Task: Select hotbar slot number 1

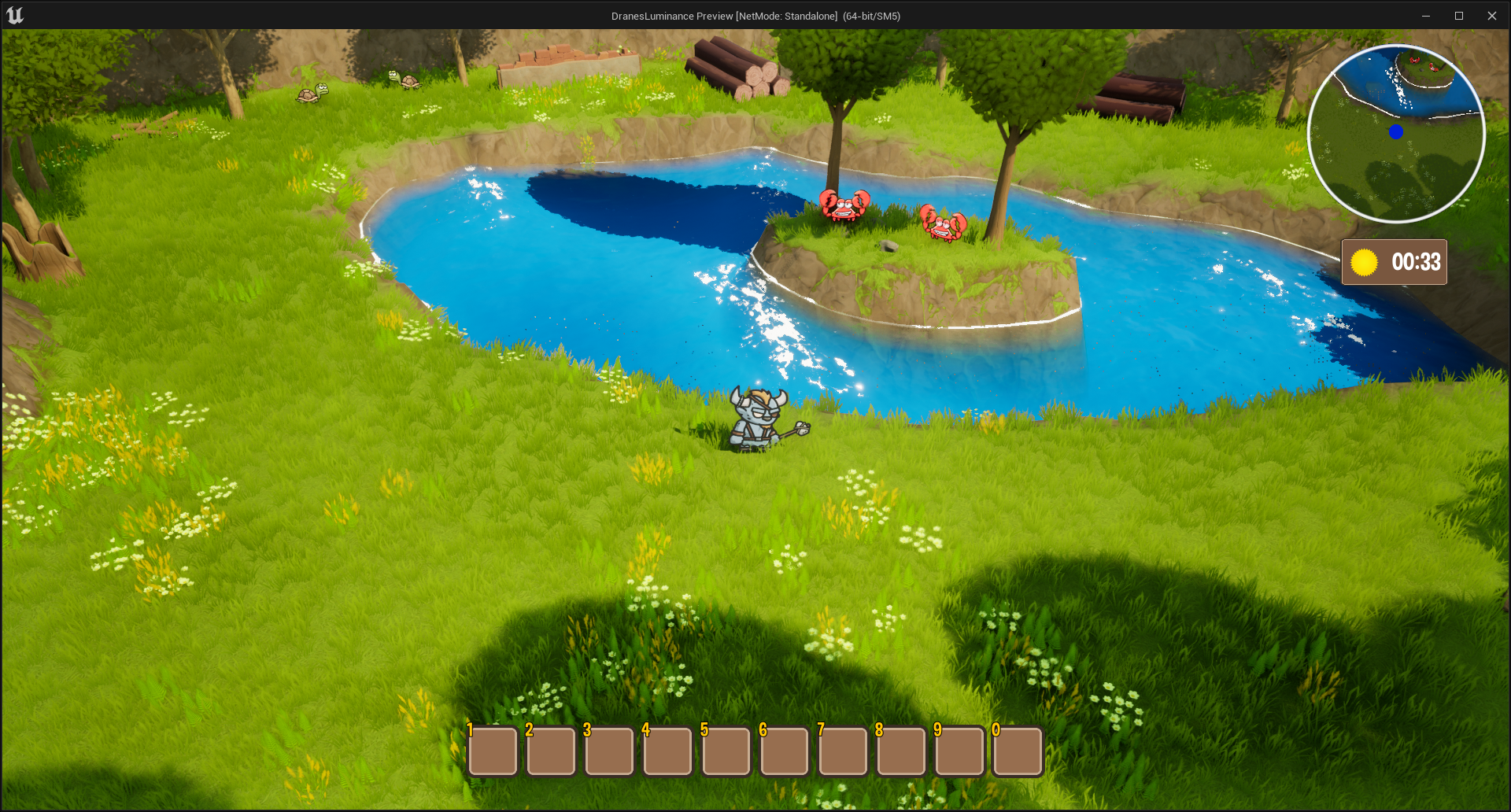Action: pos(493,751)
